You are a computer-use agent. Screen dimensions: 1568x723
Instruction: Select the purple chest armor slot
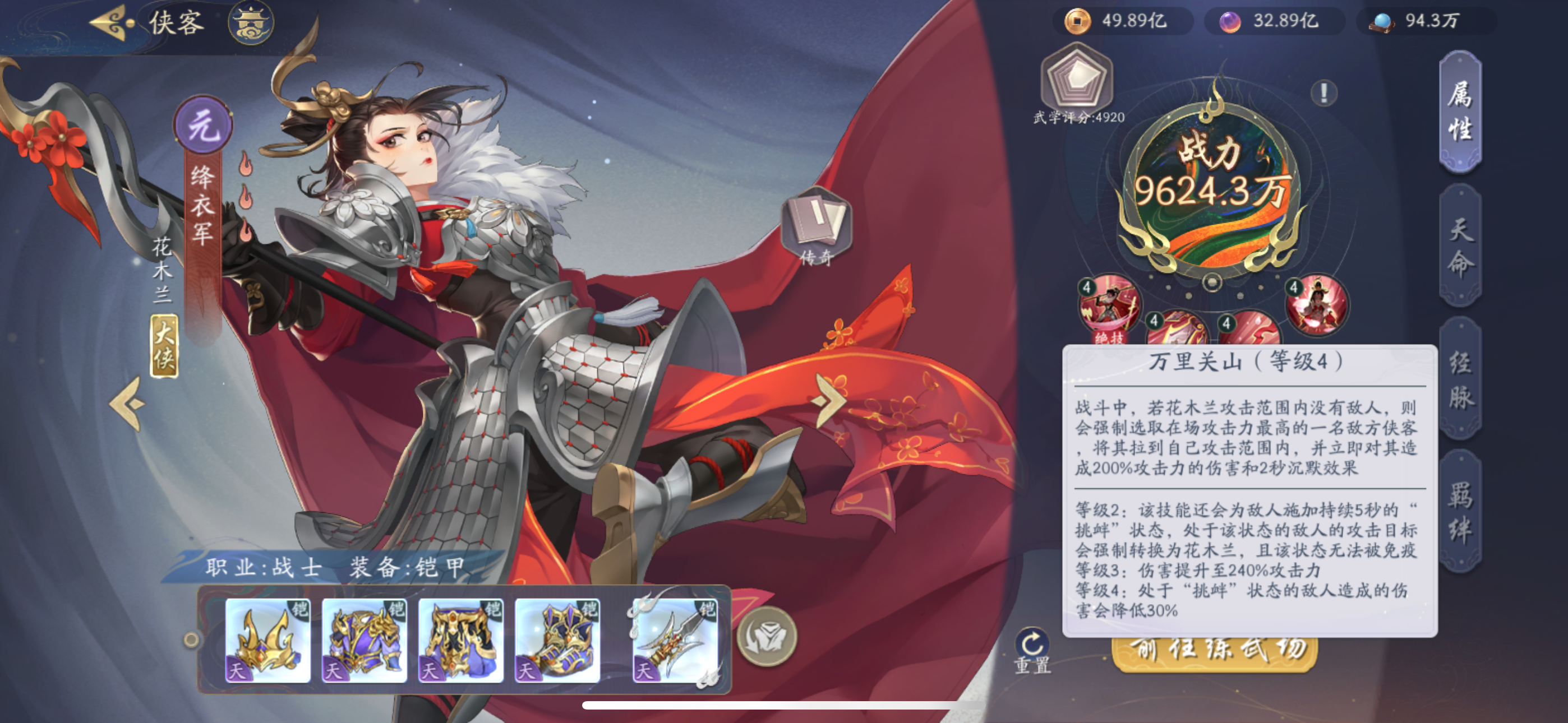(x=364, y=639)
